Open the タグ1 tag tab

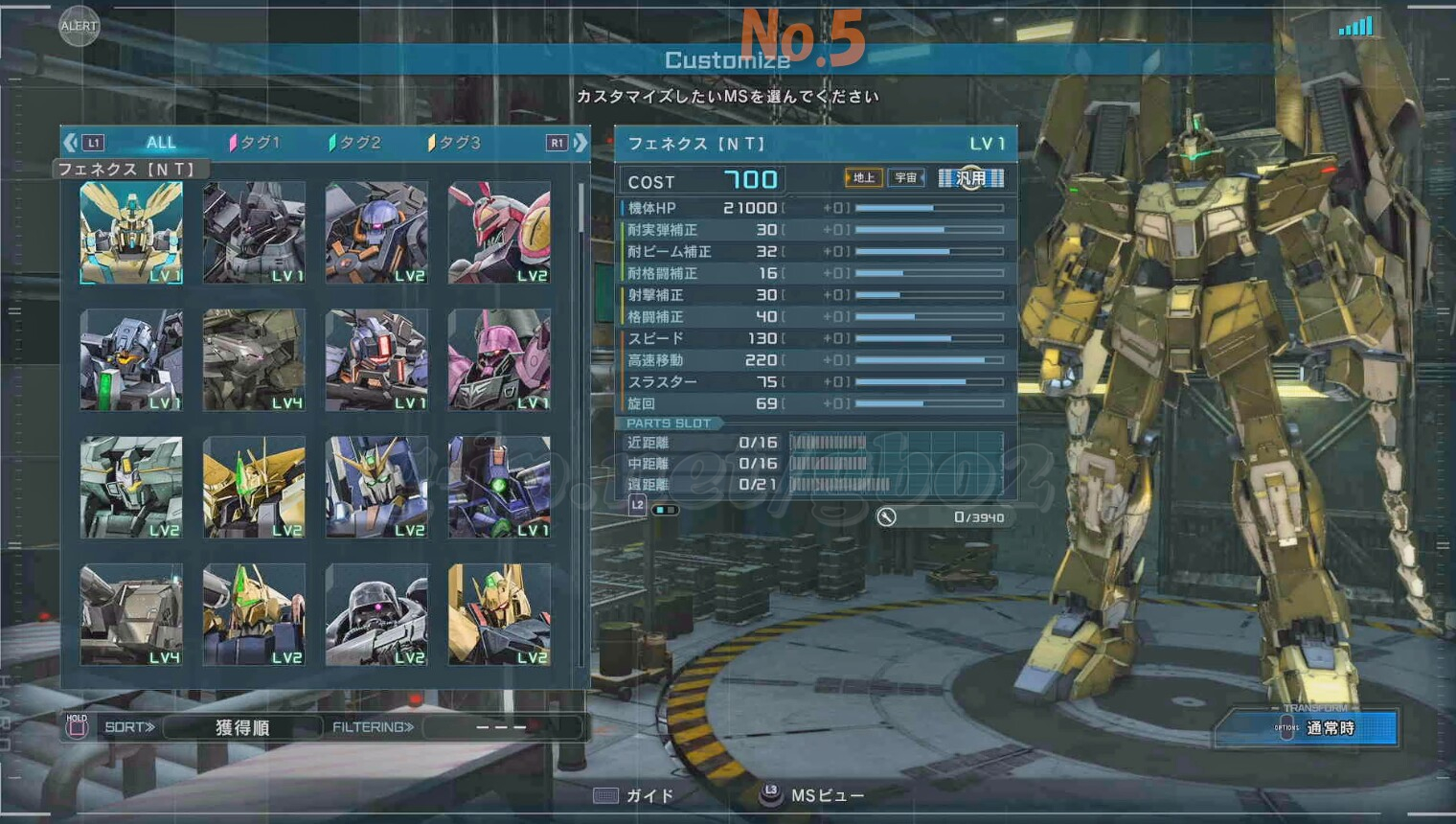click(255, 143)
